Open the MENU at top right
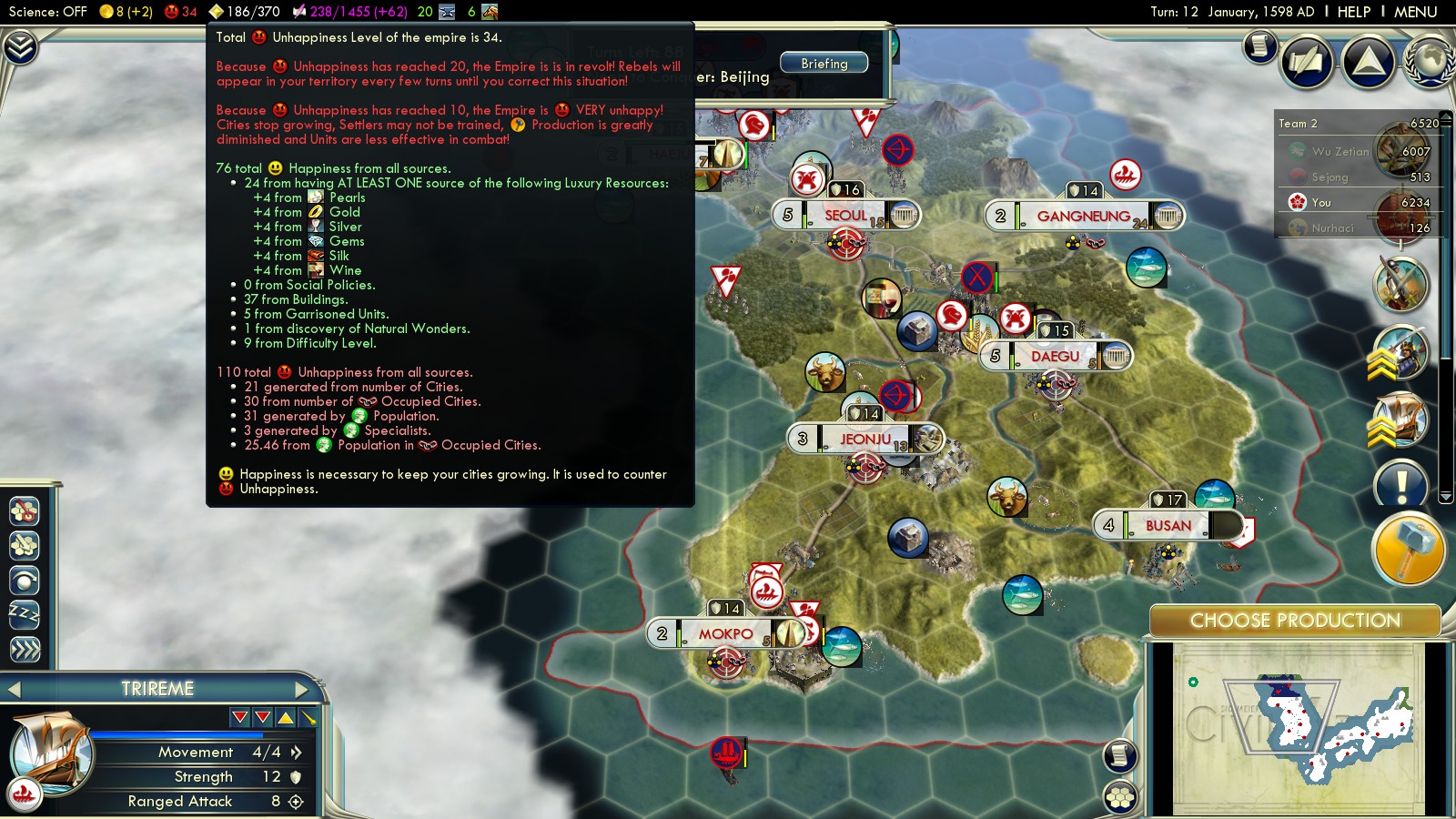 (x=1415, y=12)
